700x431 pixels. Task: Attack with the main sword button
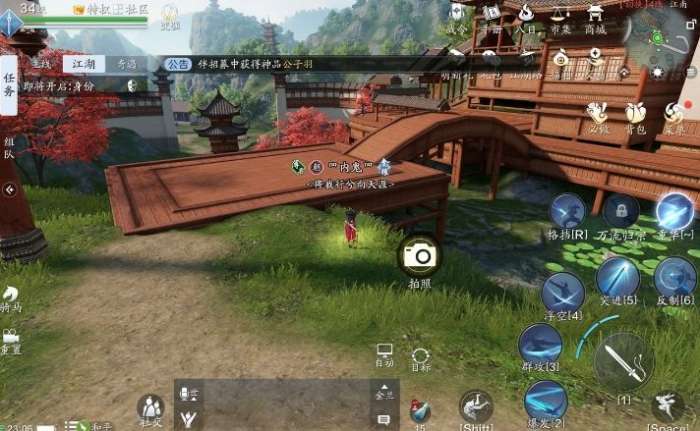click(x=625, y=361)
